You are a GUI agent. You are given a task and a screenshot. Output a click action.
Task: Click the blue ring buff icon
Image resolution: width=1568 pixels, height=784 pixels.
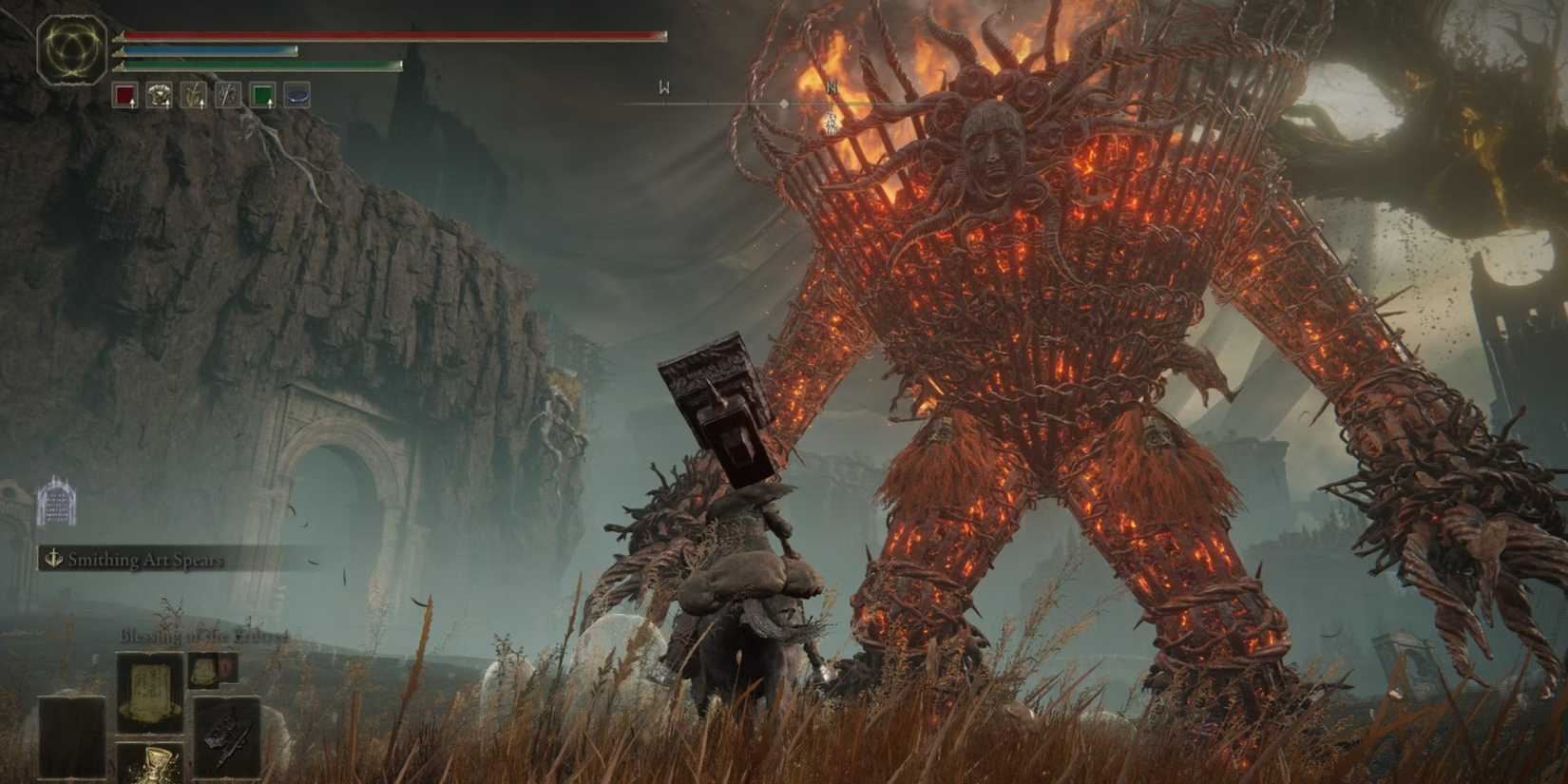[296, 92]
